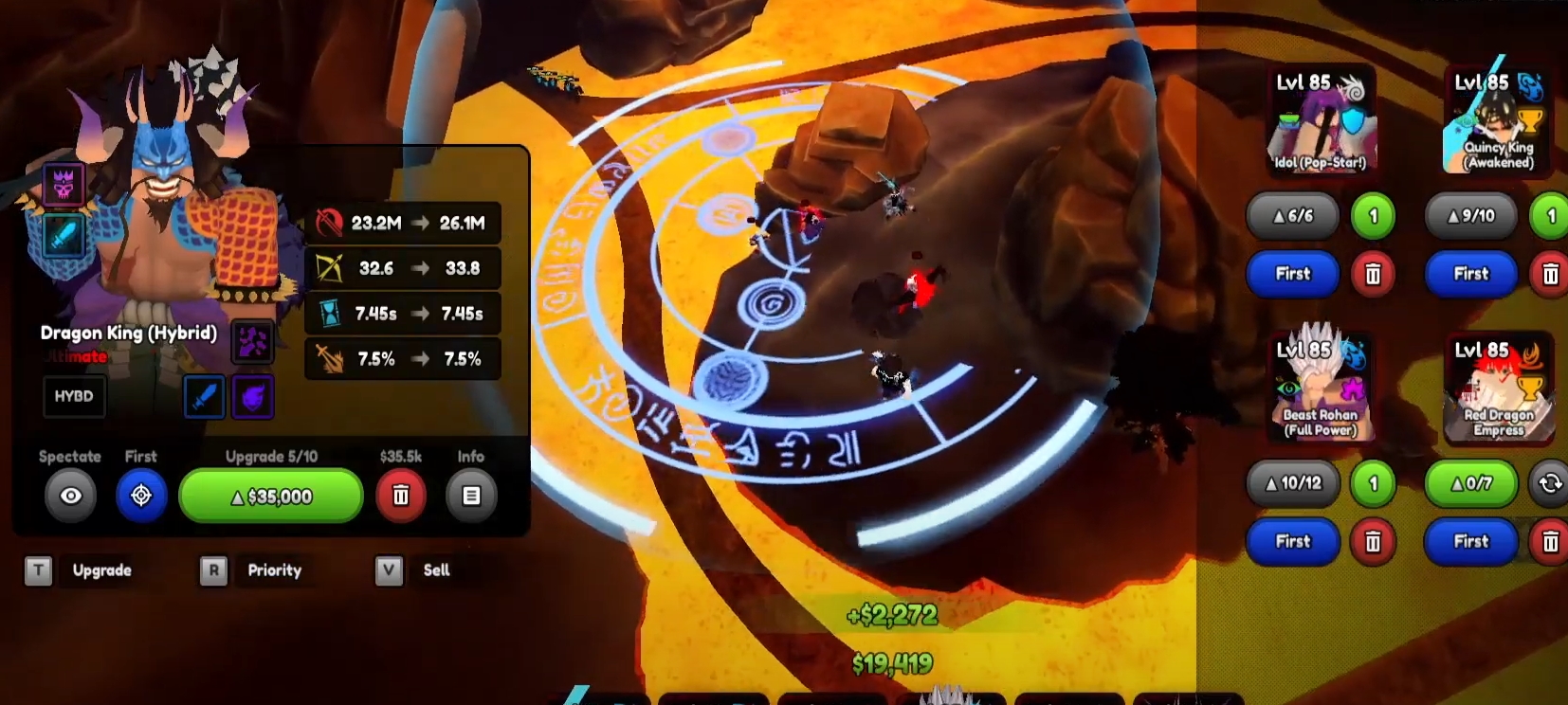Viewport: 1568px width, 705px height.
Task: Select the Quincy King (Awakened) unit card
Action: point(1498,121)
